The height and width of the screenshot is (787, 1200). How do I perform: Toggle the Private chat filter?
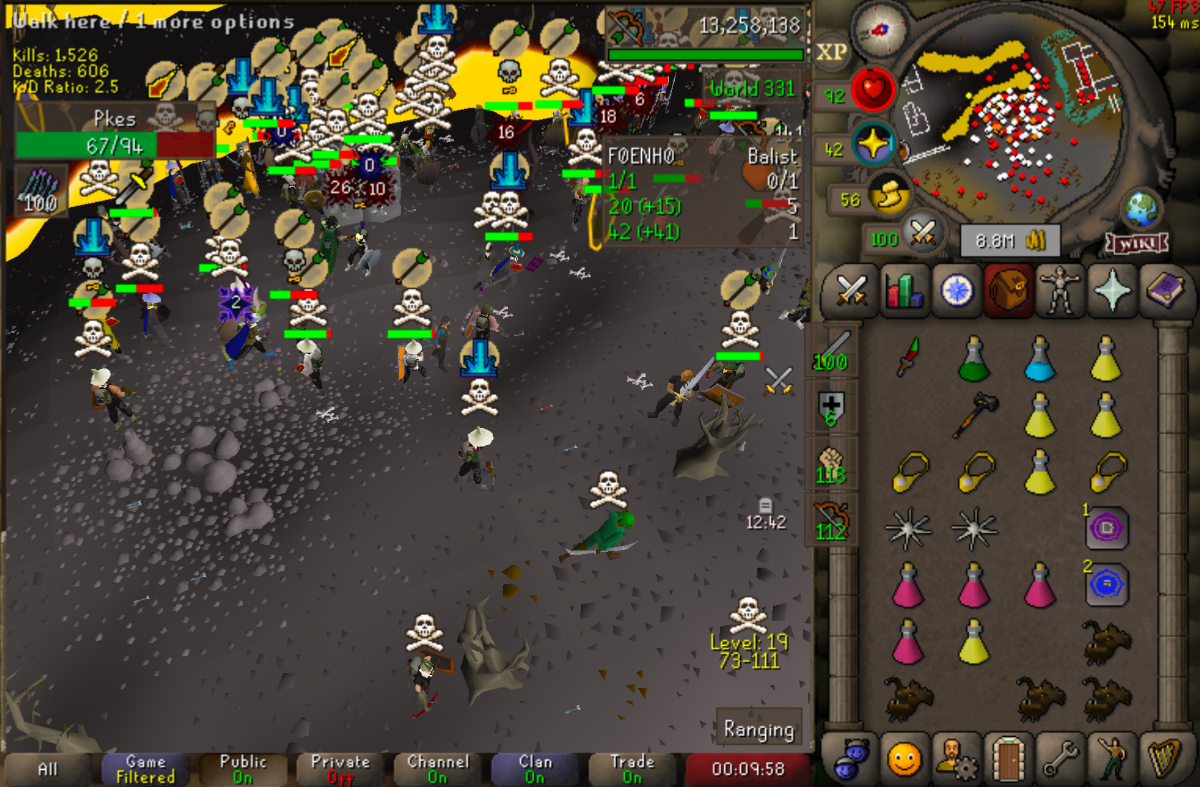(x=341, y=768)
